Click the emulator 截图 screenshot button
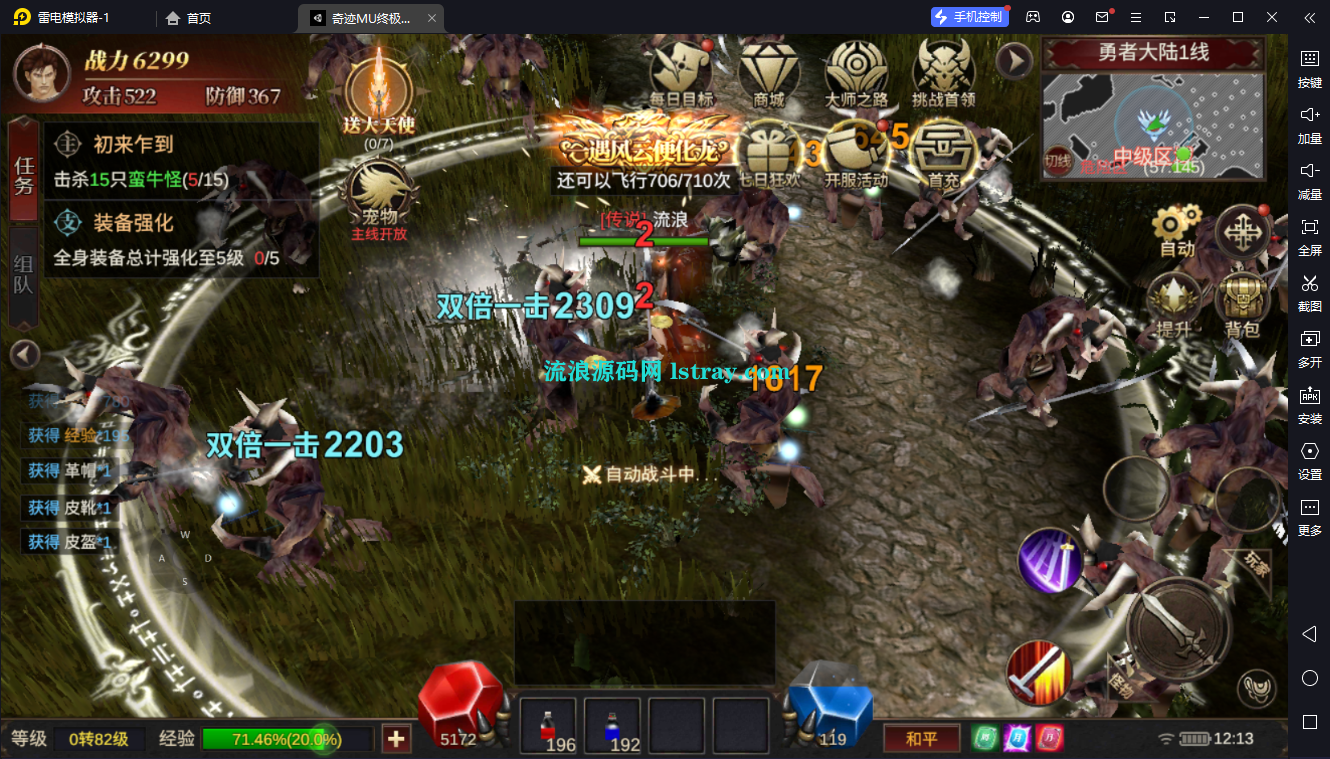1330x759 pixels. (1309, 290)
